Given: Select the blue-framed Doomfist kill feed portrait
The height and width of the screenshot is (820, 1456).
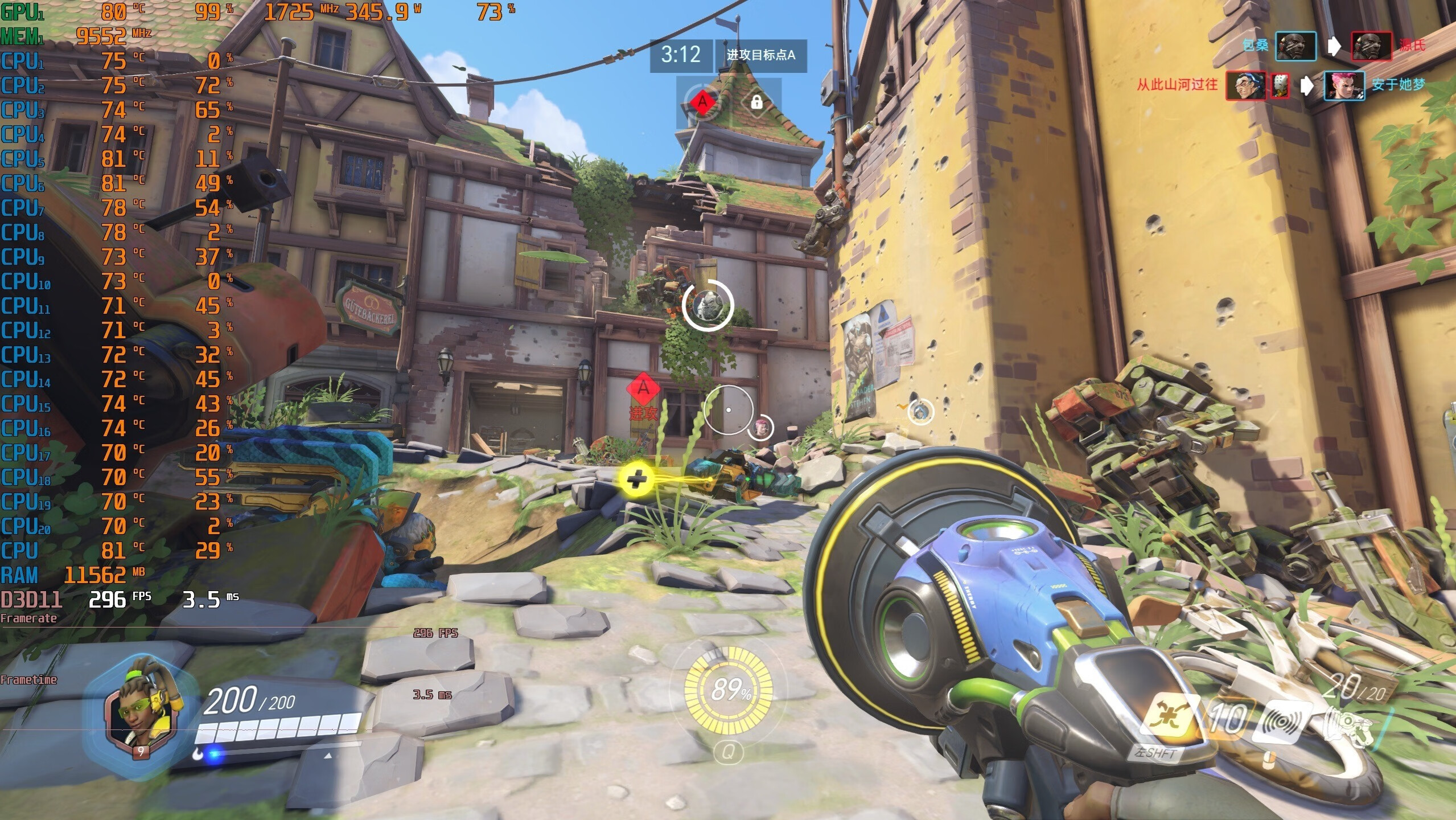Looking at the screenshot, I should pos(1295,46).
